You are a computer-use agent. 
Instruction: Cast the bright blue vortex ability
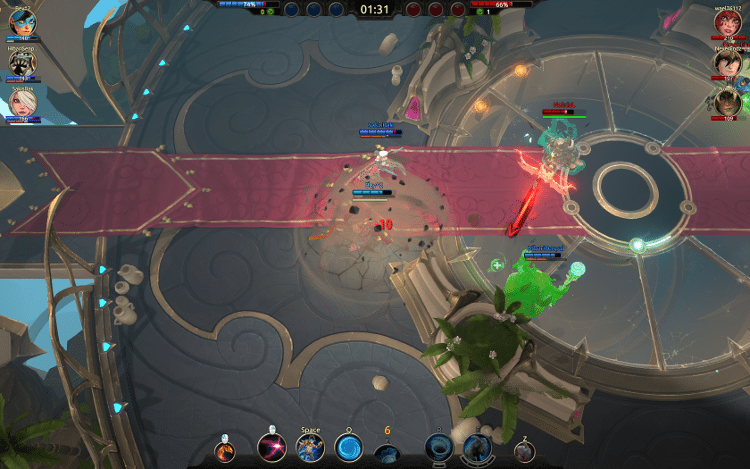349,448
